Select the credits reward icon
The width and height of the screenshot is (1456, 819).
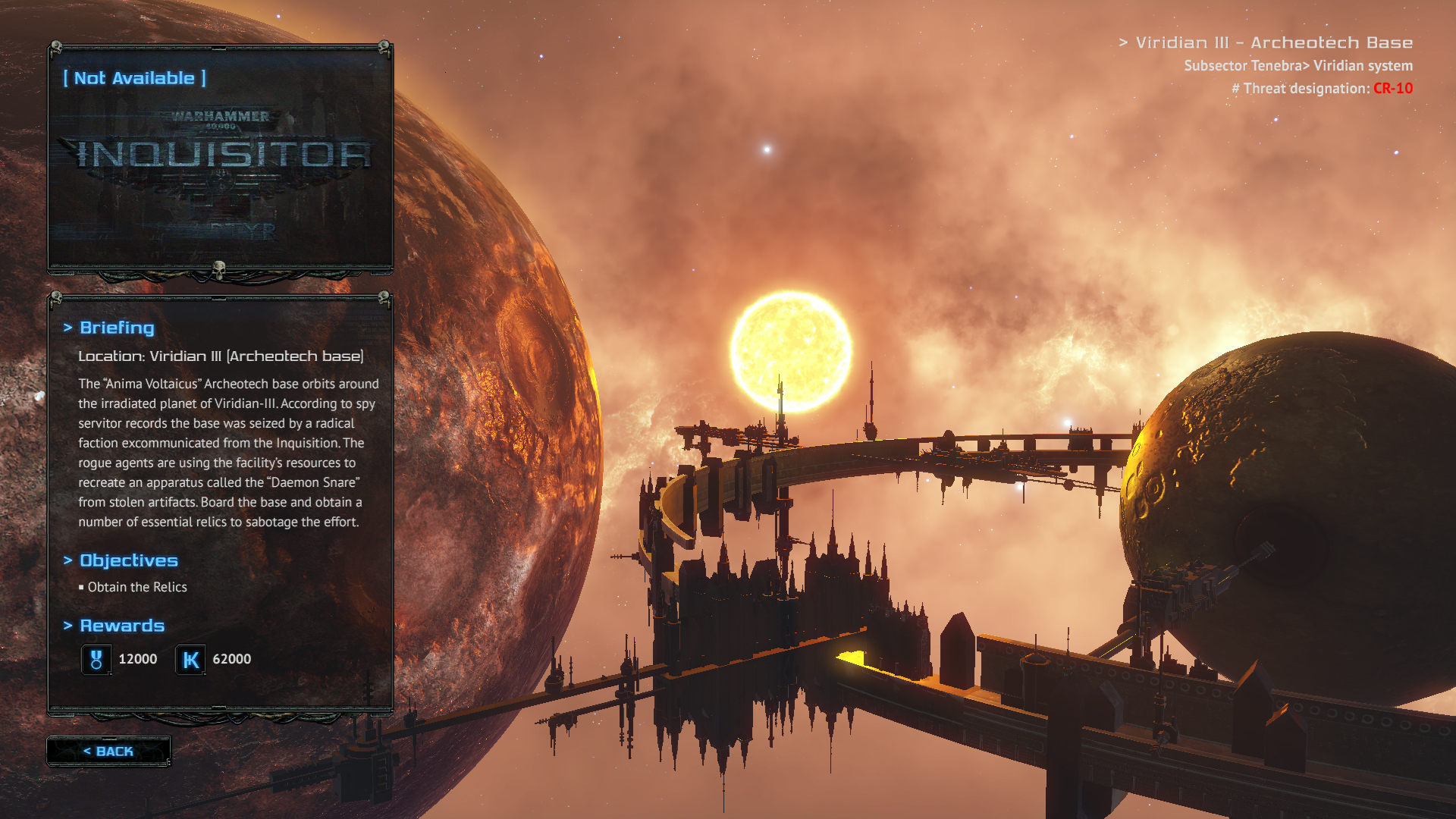[x=190, y=659]
